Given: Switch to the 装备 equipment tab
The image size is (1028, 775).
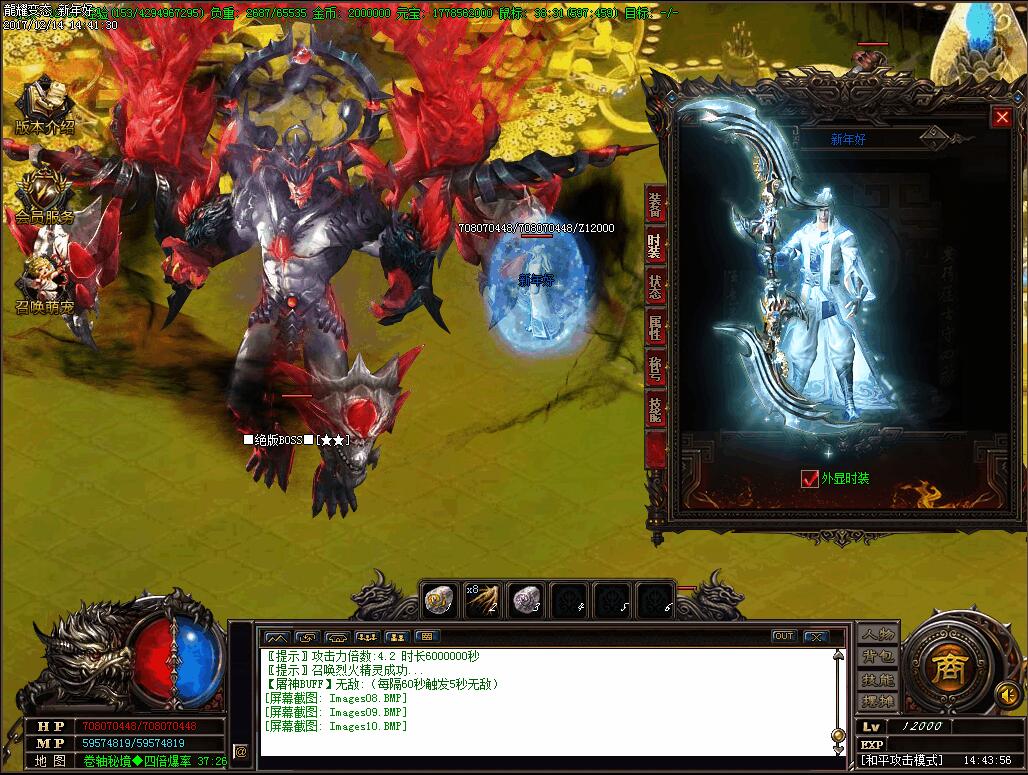Looking at the screenshot, I should [654, 205].
